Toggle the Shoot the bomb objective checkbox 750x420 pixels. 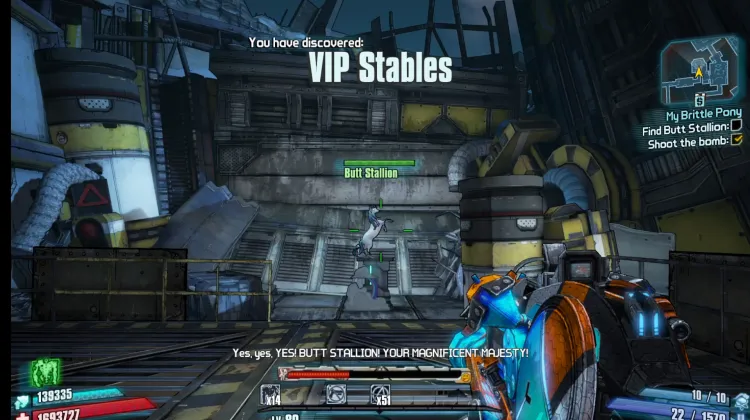coord(736,140)
